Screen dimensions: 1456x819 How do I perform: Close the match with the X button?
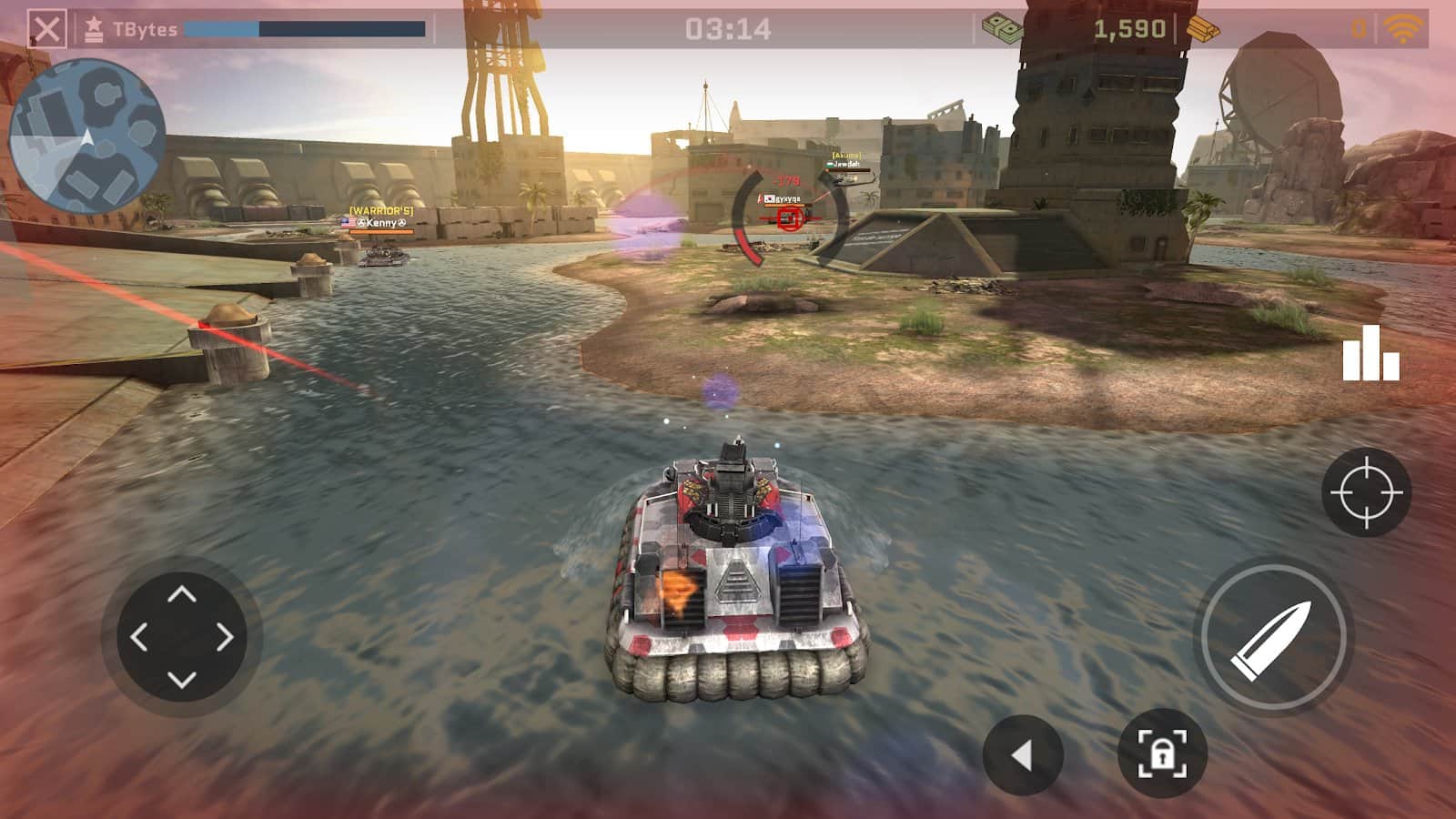(x=46, y=29)
